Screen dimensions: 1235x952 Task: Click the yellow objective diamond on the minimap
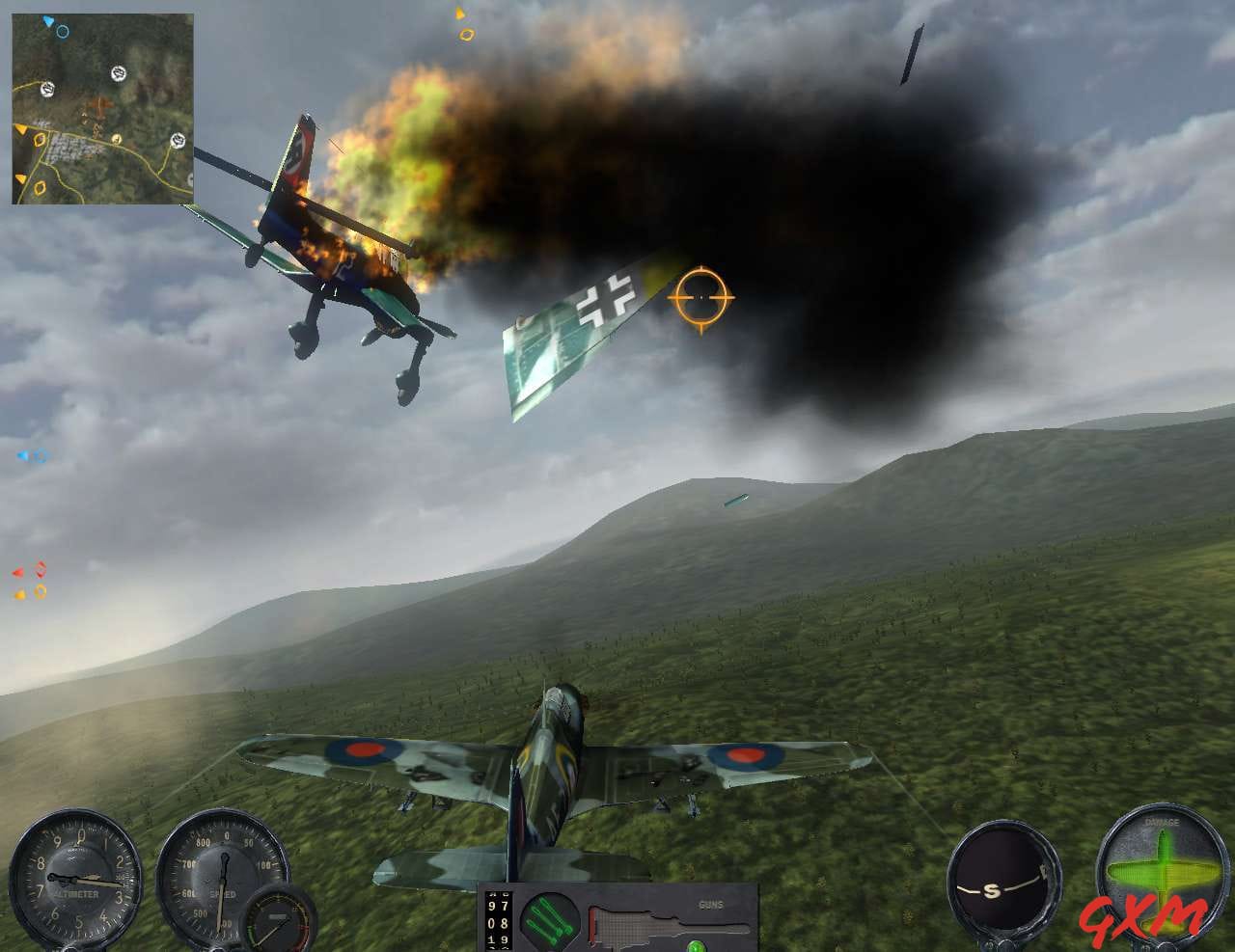tap(38, 140)
